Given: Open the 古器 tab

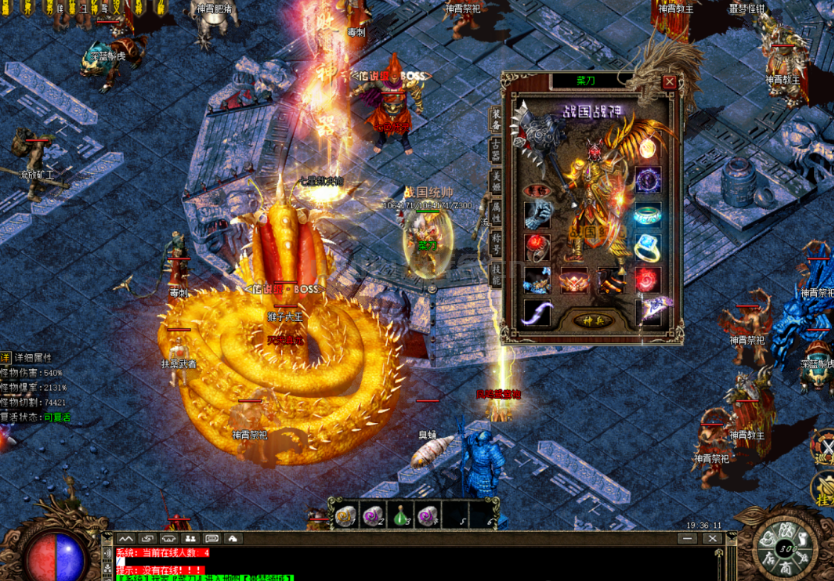Looking at the screenshot, I should pyautogui.click(x=495, y=150).
